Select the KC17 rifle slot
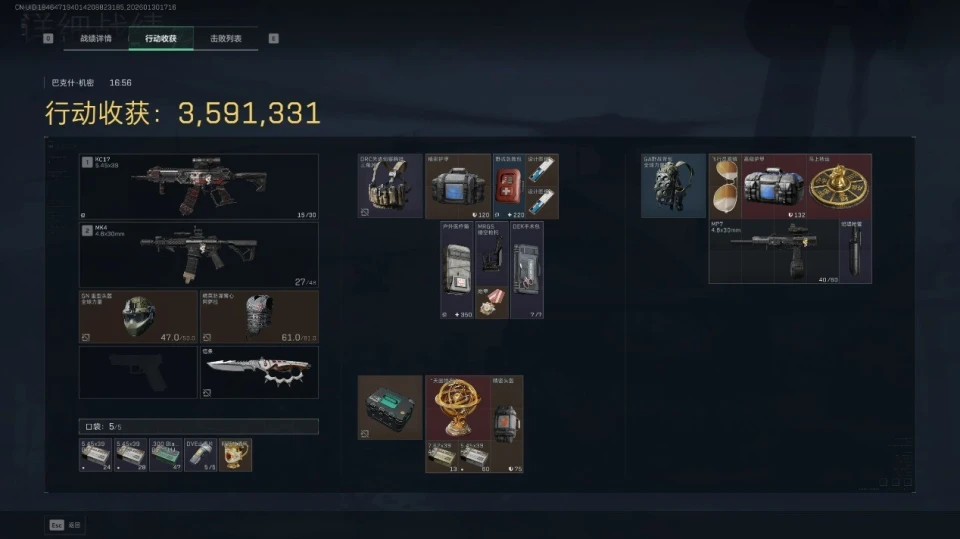The width and height of the screenshot is (960, 539). click(199, 186)
